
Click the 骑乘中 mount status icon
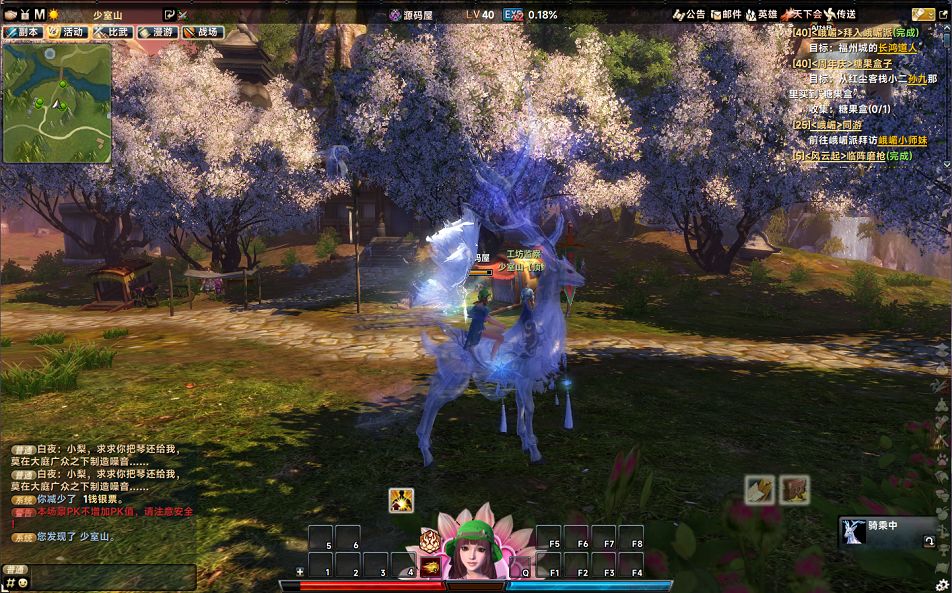click(854, 531)
